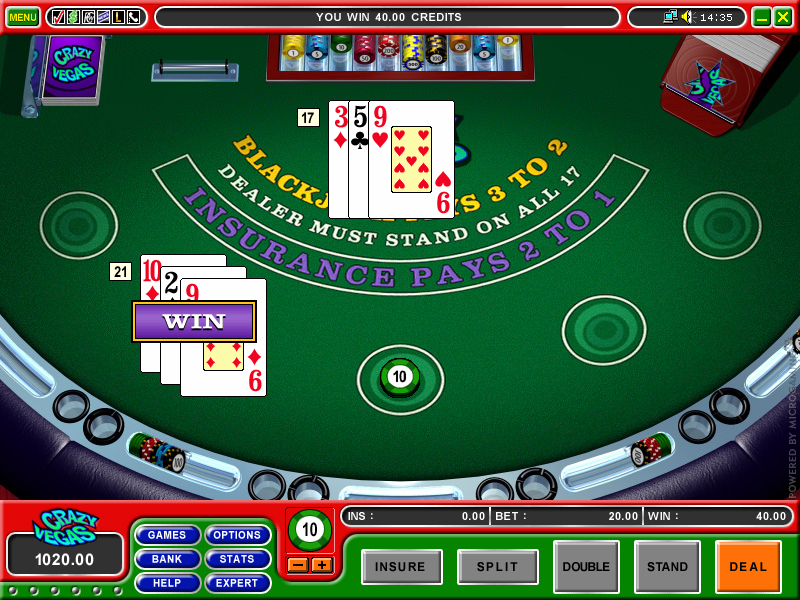Image resolution: width=800 pixels, height=600 pixels.
Task: Open the Options panel
Action: tap(237, 535)
